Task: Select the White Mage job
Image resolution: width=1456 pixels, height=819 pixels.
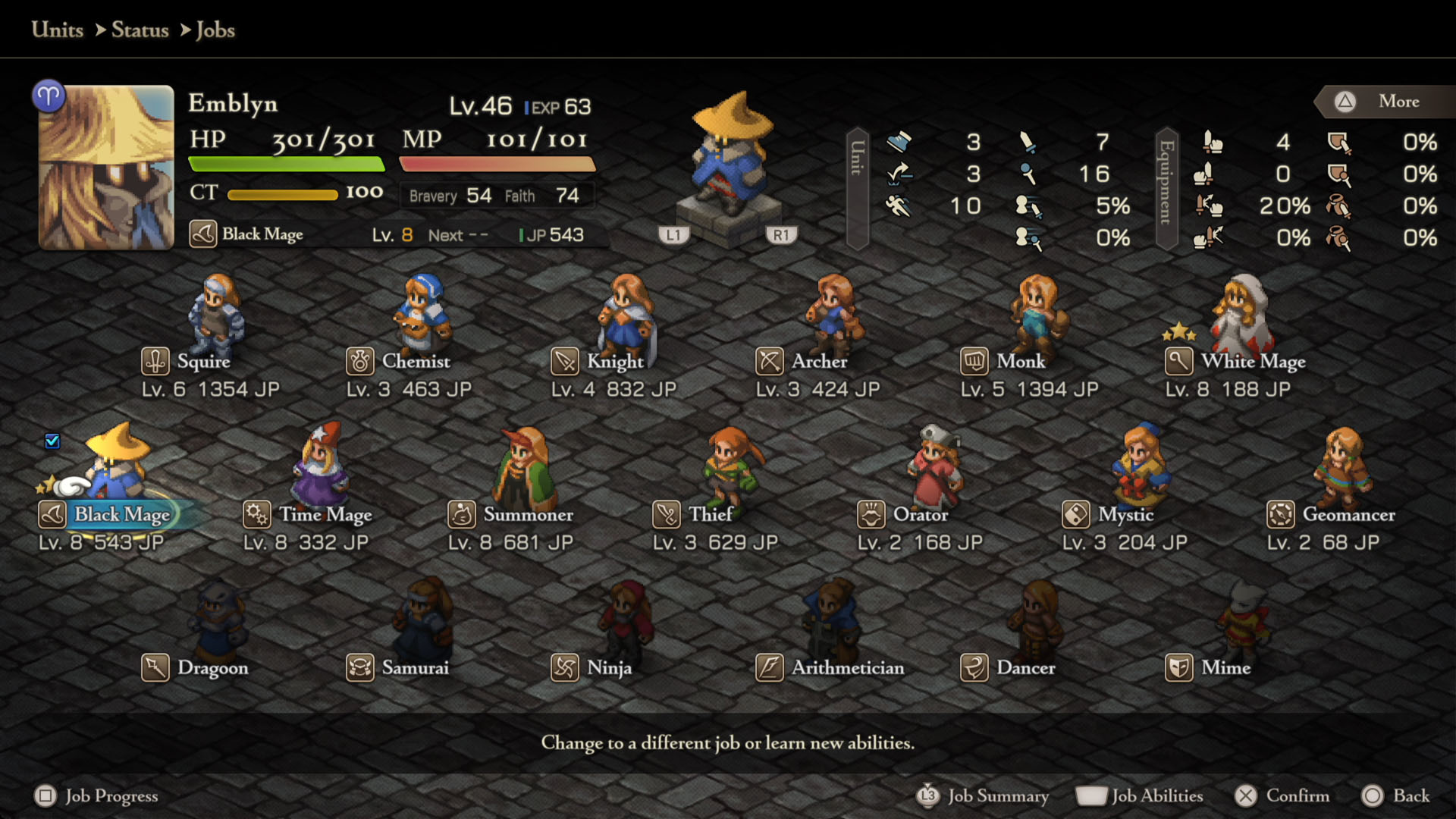Action: pyautogui.click(x=1252, y=362)
